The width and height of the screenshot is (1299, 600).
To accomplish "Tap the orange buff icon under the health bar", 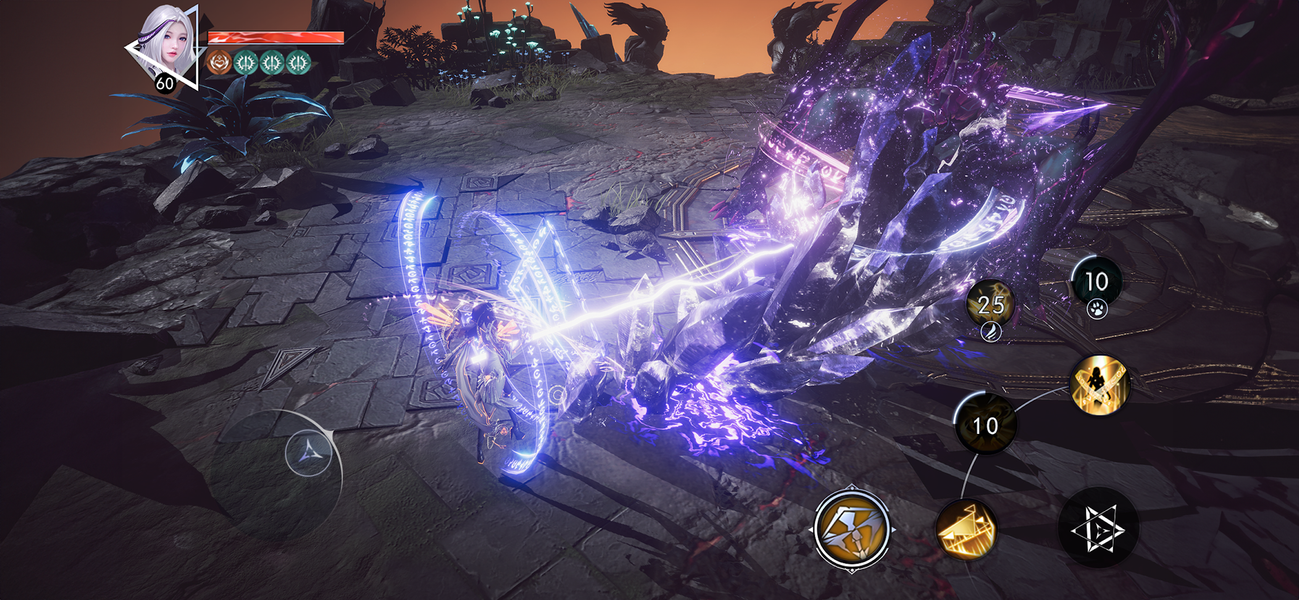I will tap(219, 63).
